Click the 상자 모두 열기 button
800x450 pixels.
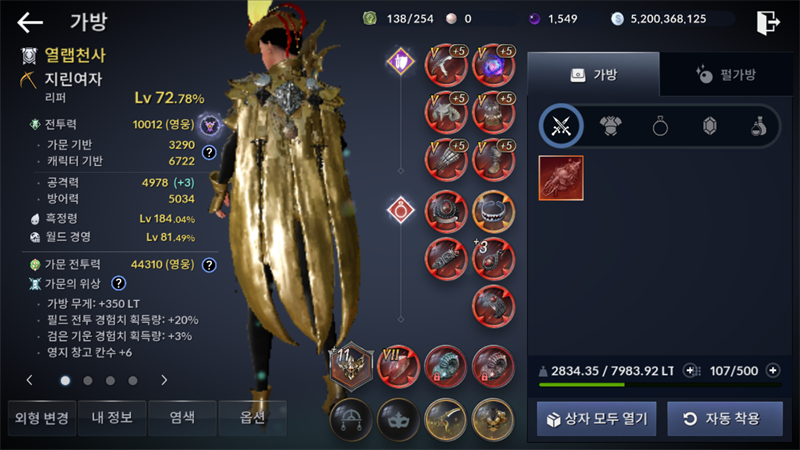pos(596,418)
